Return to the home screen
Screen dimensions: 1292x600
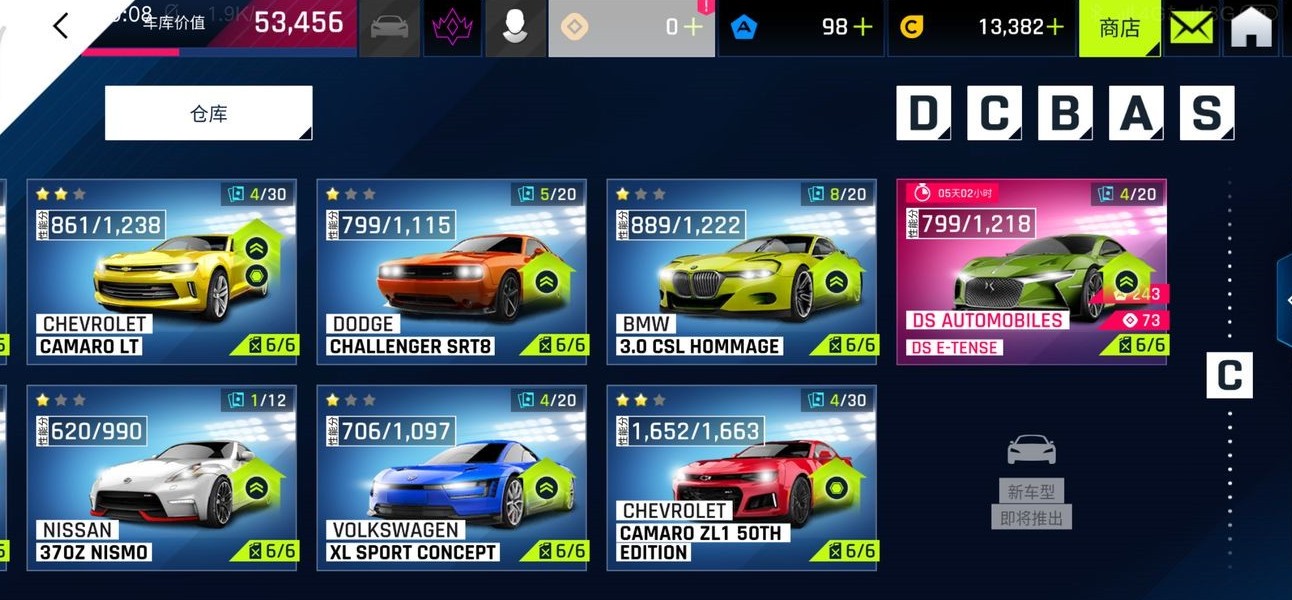click(1252, 28)
